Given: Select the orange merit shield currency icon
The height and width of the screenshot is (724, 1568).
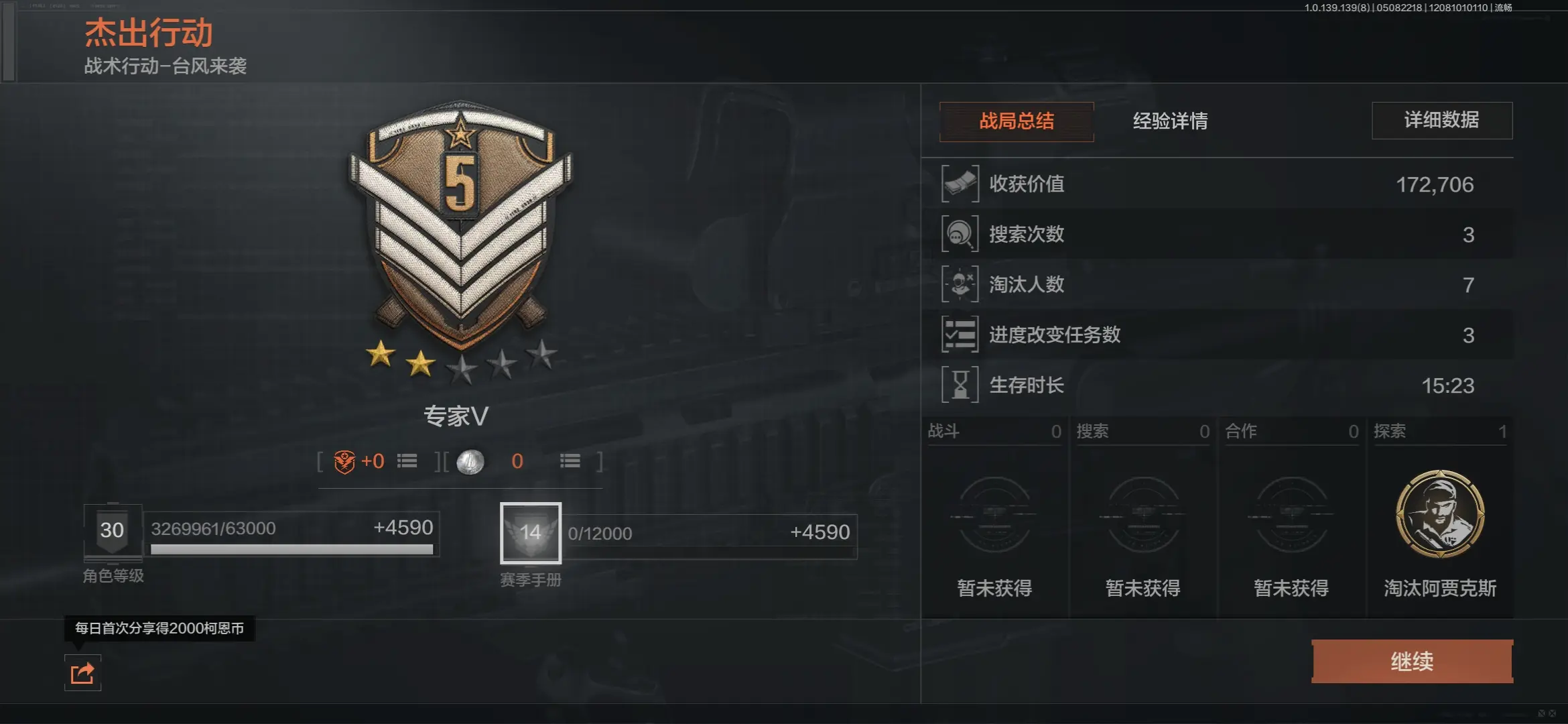Looking at the screenshot, I should 344,461.
